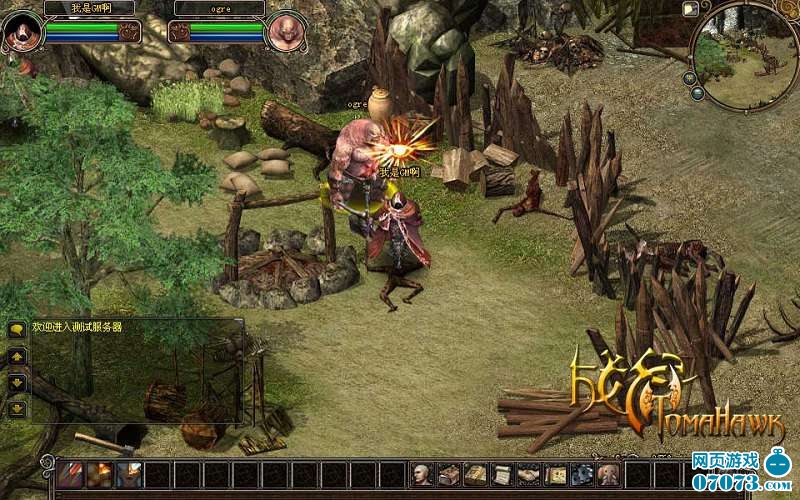Click the lower round button on minimap edge

coord(699,94)
